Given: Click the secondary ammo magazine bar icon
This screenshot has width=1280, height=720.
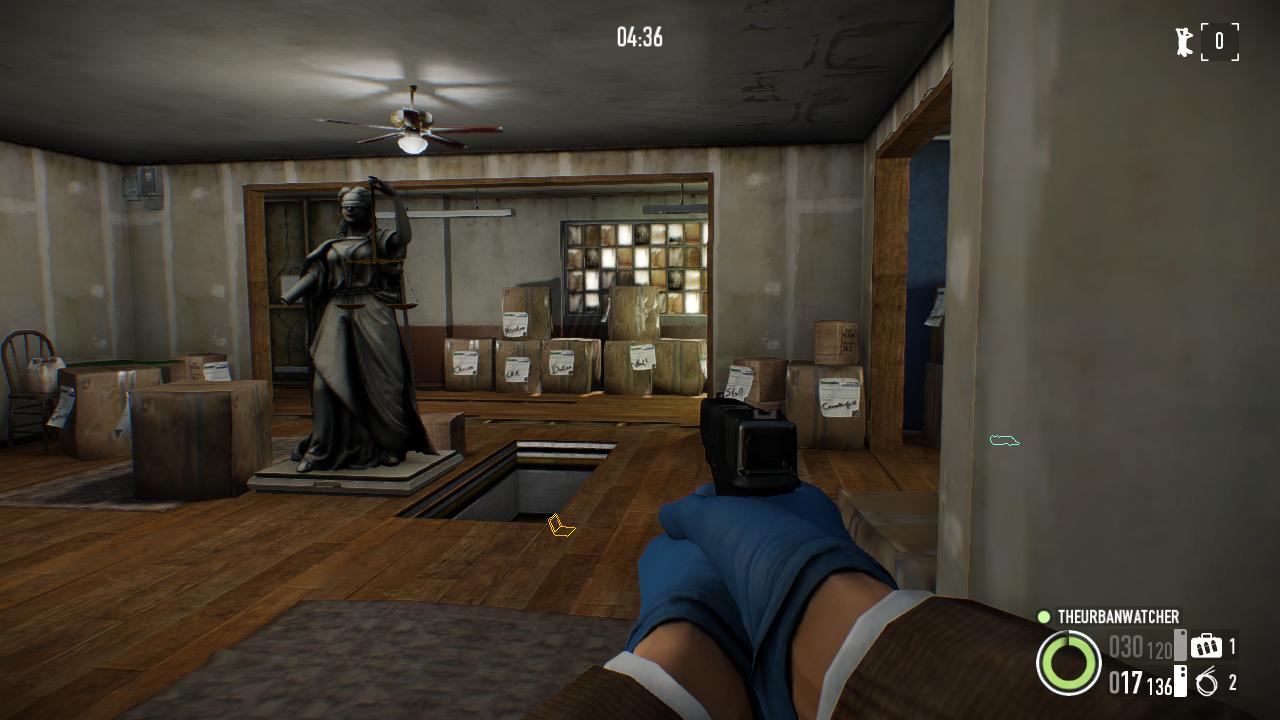Looking at the screenshot, I should (1180, 682).
